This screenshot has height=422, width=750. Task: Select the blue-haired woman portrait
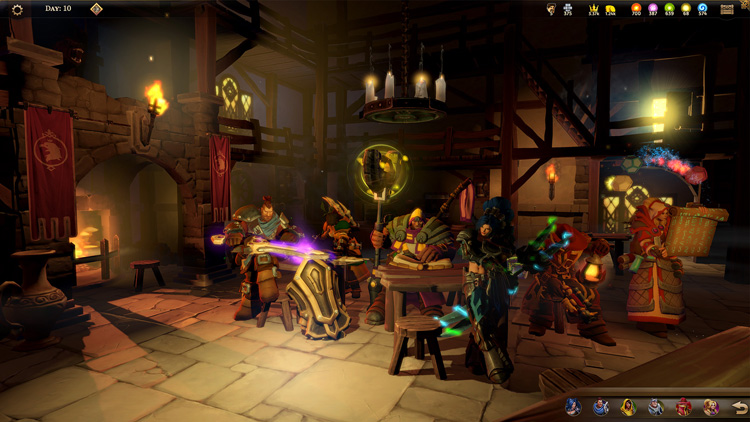(572, 407)
